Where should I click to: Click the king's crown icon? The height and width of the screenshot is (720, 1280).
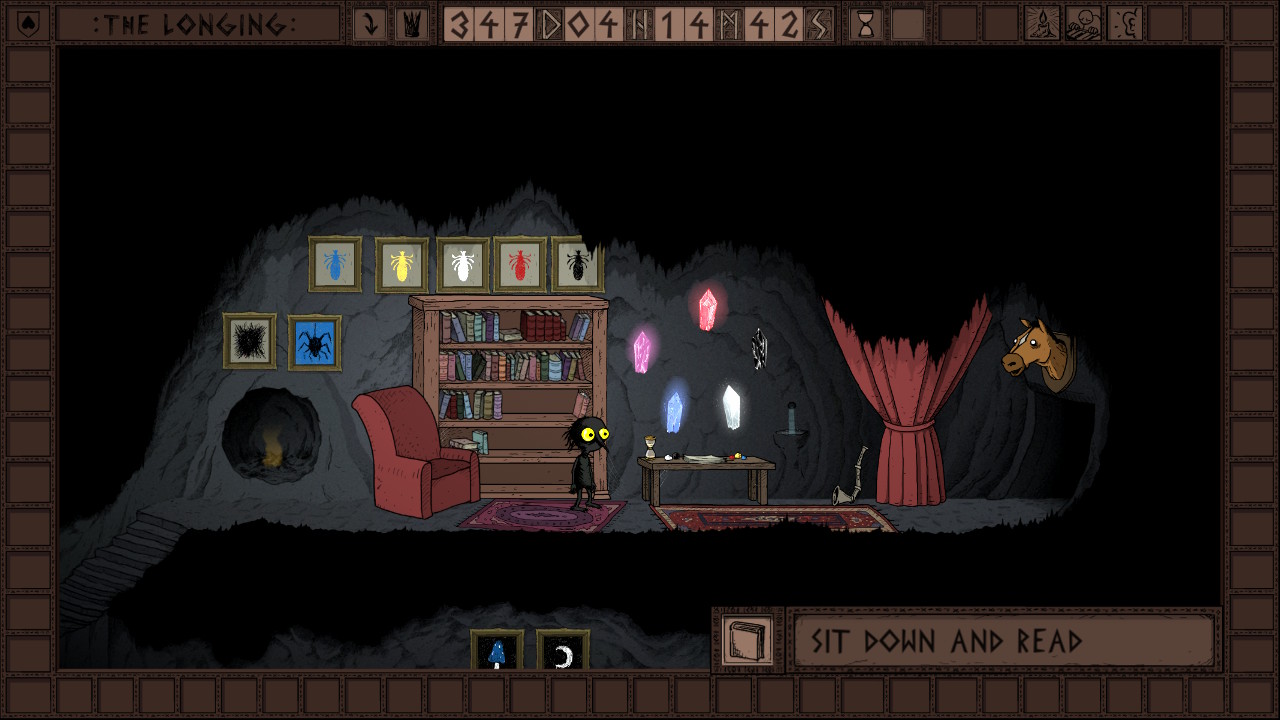[410, 24]
